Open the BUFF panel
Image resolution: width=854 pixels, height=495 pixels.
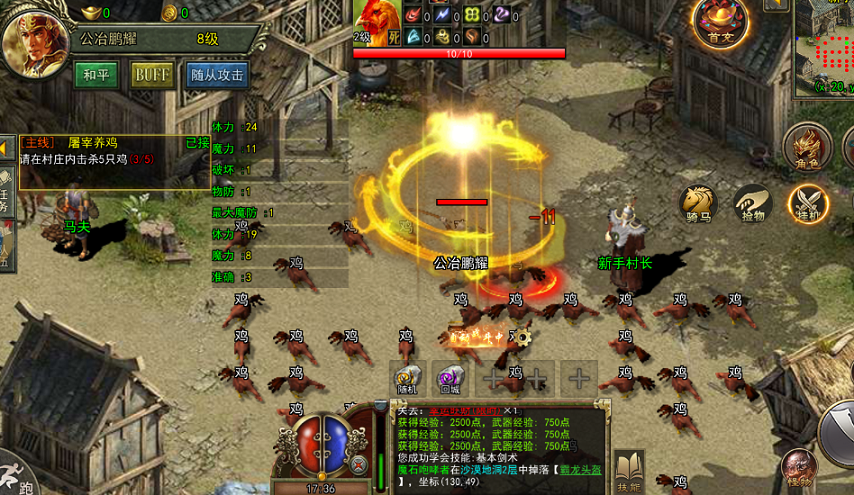pyautogui.click(x=152, y=76)
